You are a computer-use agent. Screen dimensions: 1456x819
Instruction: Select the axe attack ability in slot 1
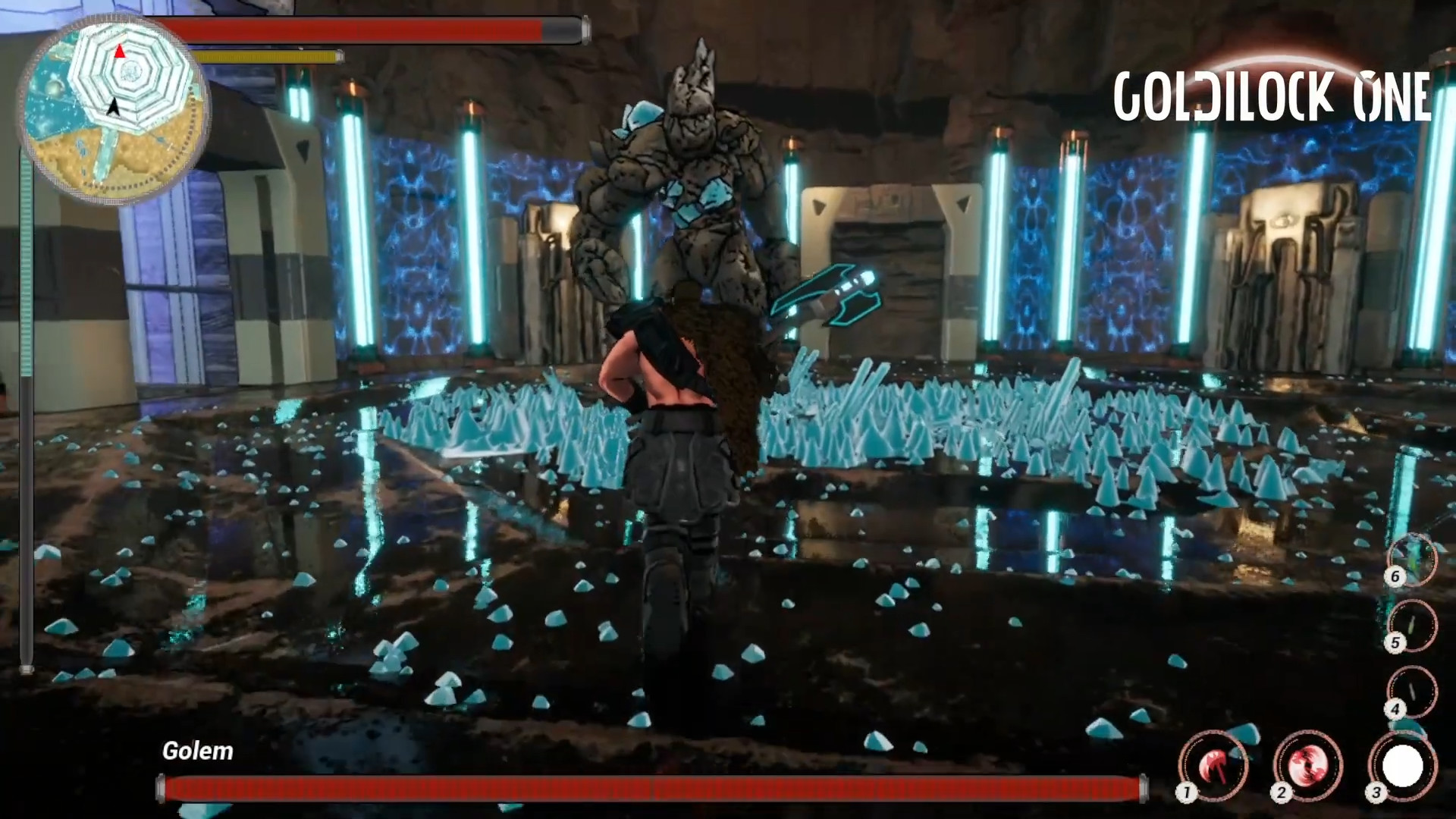click(1215, 764)
